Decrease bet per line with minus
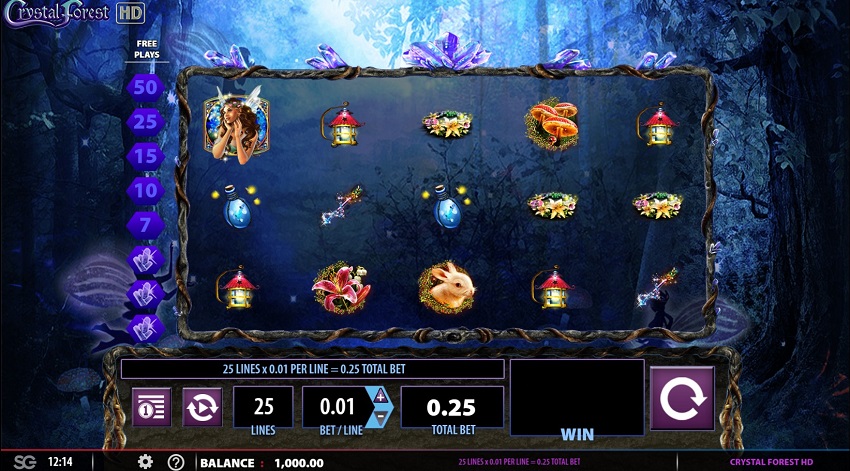The image size is (850, 471). point(380,418)
